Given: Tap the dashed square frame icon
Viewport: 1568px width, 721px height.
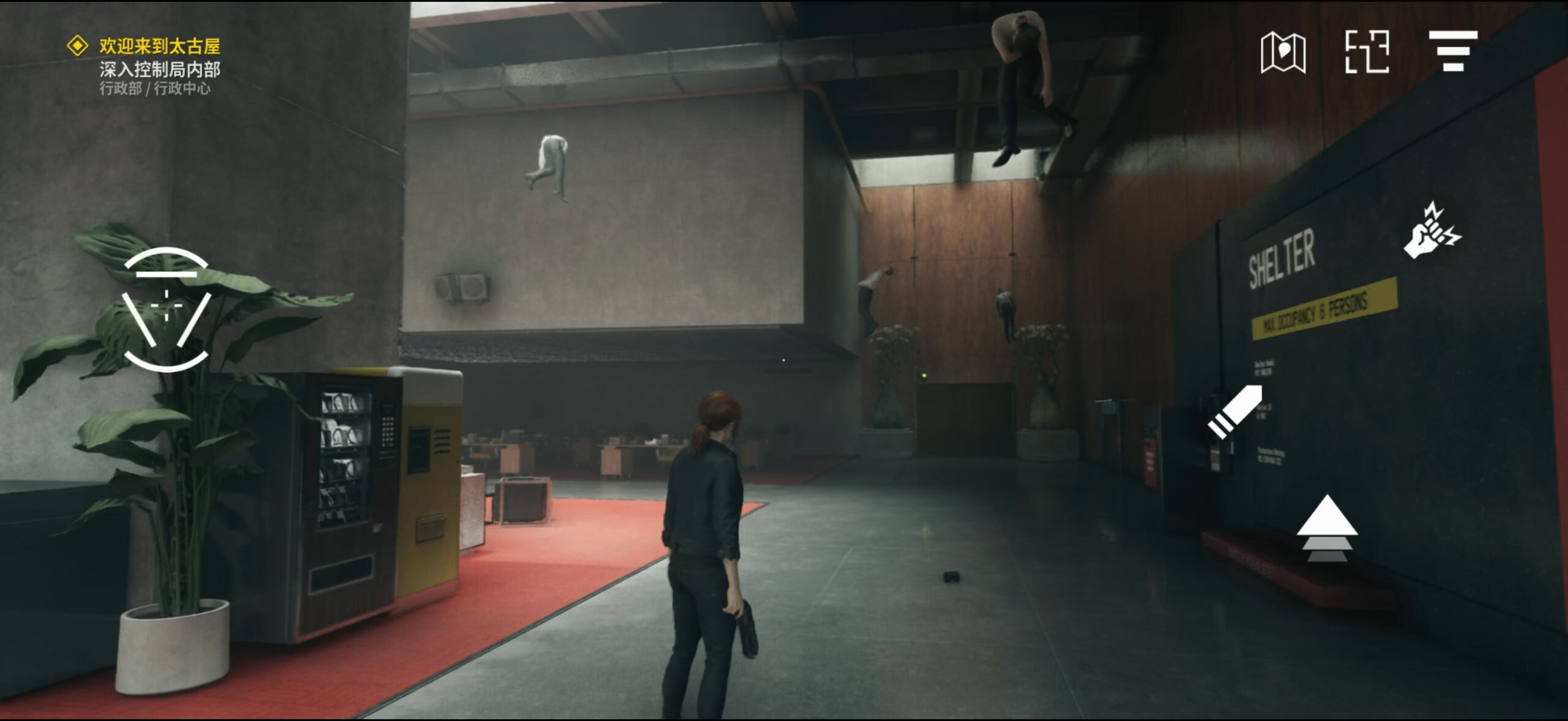Looking at the screenshot, I should [1366, 52].
